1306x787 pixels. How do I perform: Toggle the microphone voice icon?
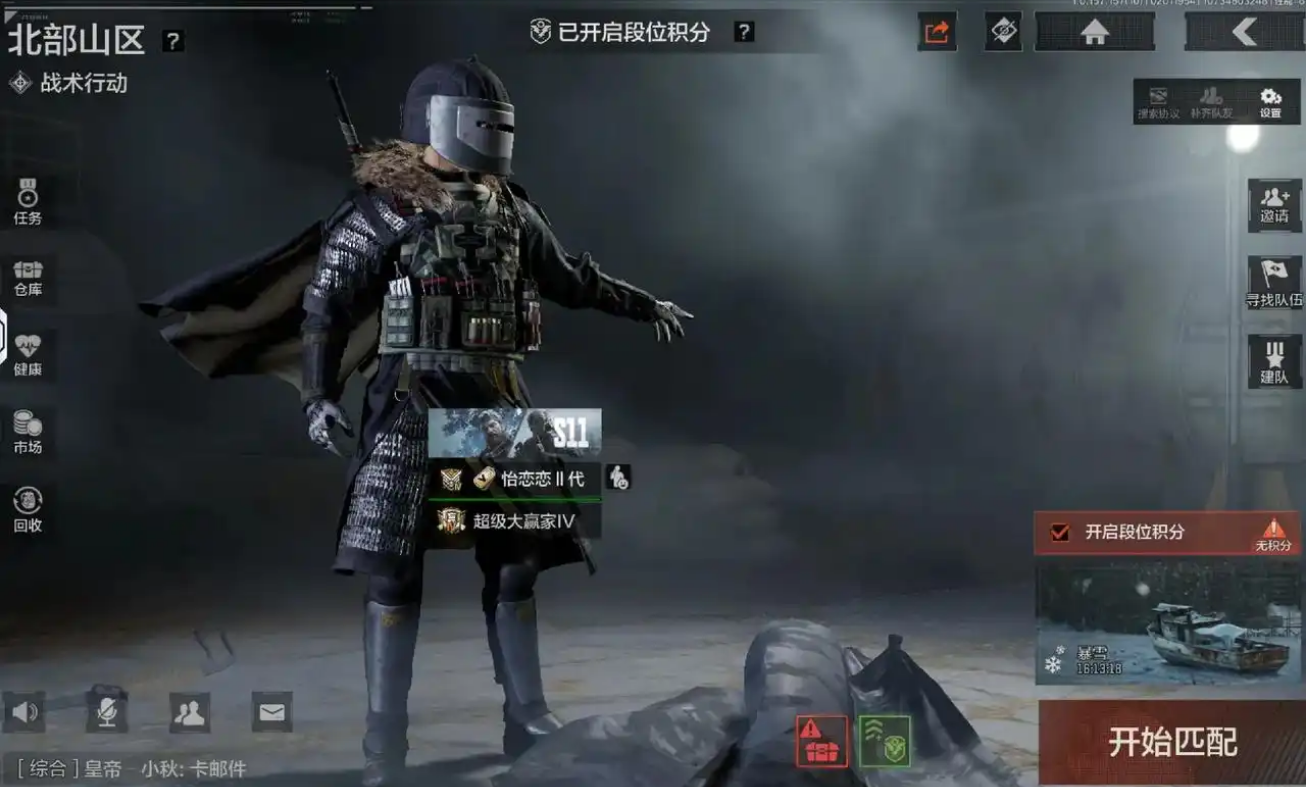point(106,712)
